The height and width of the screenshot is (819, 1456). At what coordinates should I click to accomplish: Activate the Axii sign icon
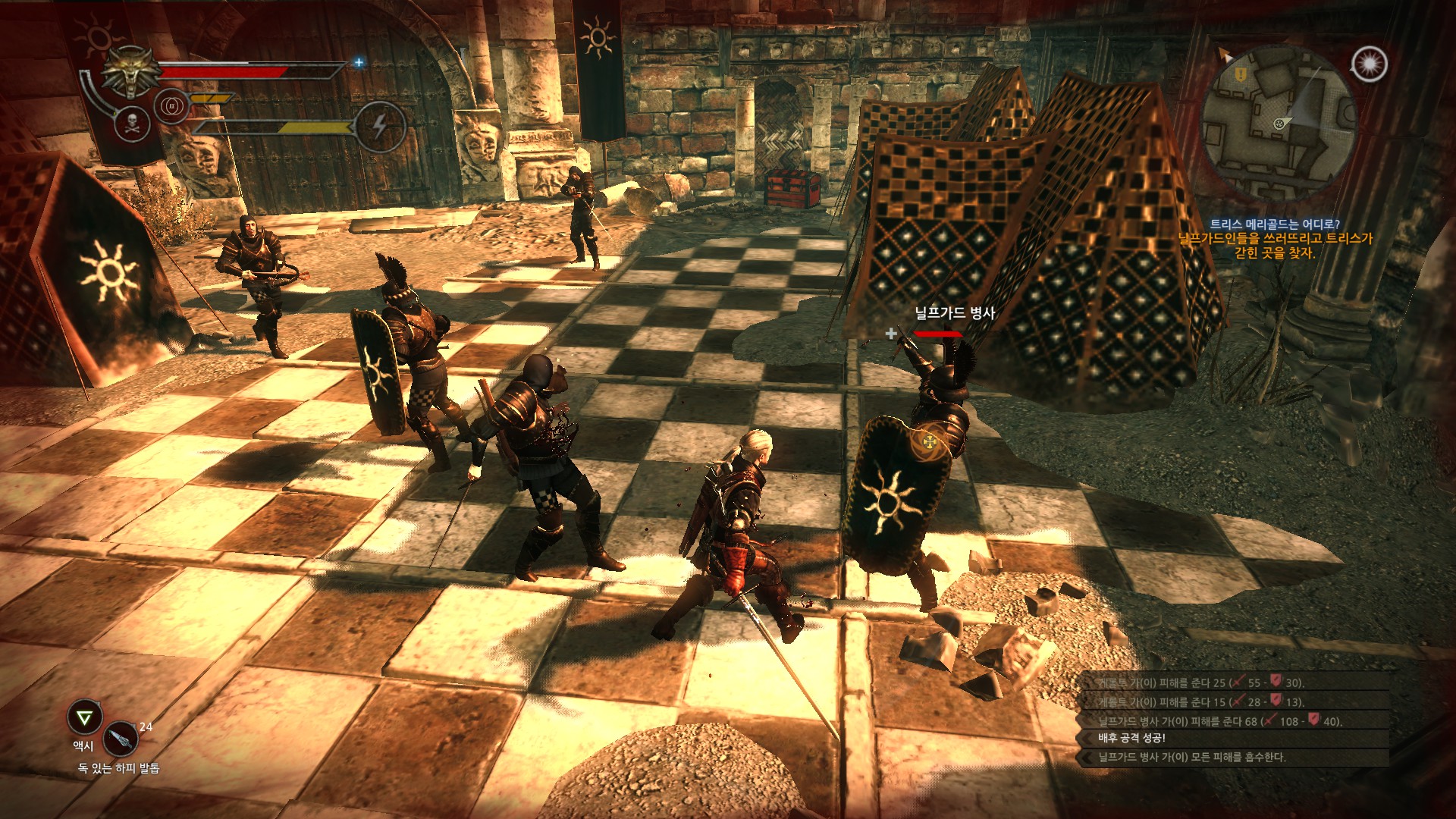pyautogui.click(x=85, y=717)
